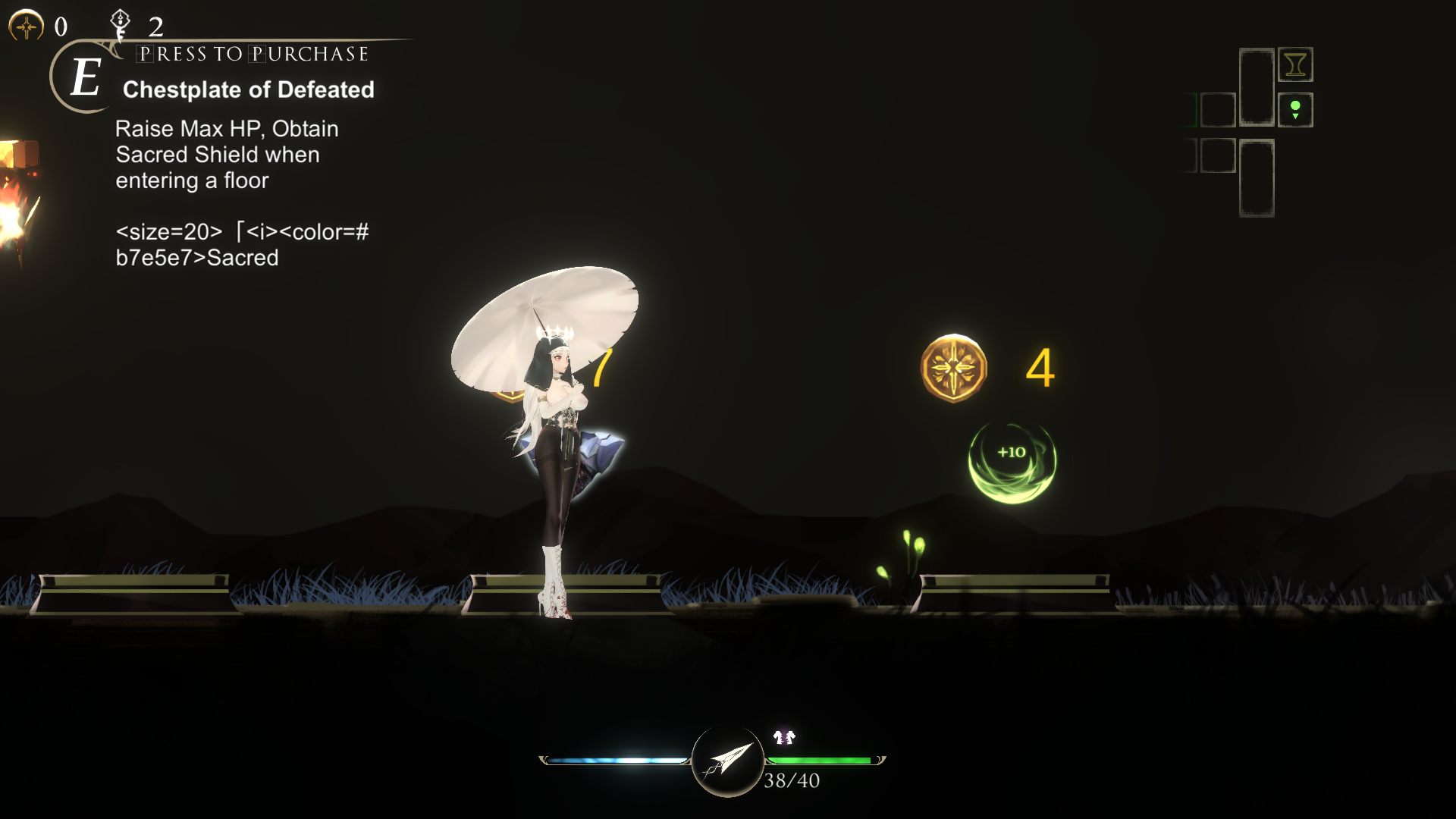This screenshot has width=1456, height=819.
Task: Click the hourglass room icon on the minimap
Action: tap(1296, 64)
